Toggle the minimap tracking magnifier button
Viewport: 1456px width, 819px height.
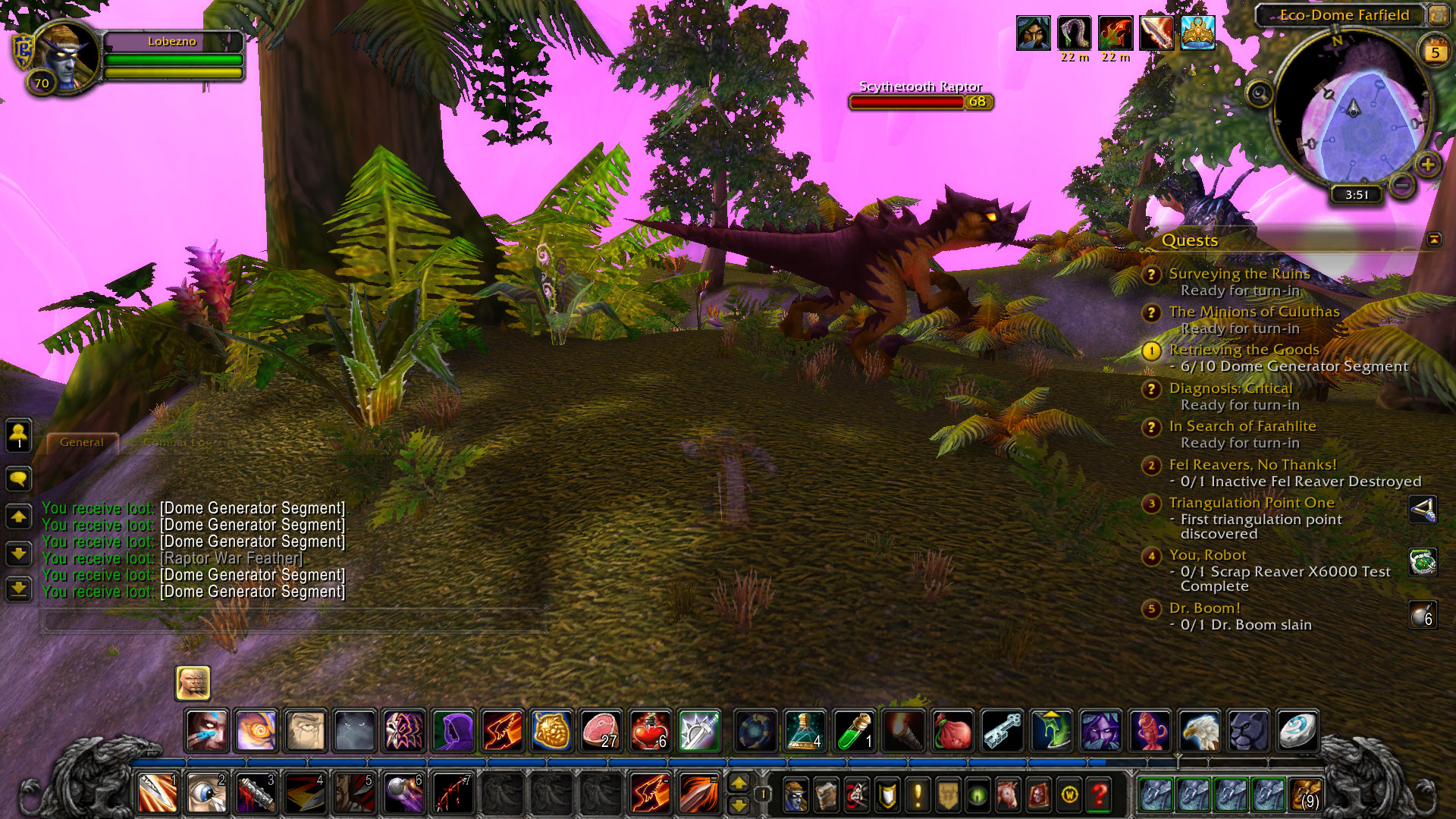pos(1260,94)
